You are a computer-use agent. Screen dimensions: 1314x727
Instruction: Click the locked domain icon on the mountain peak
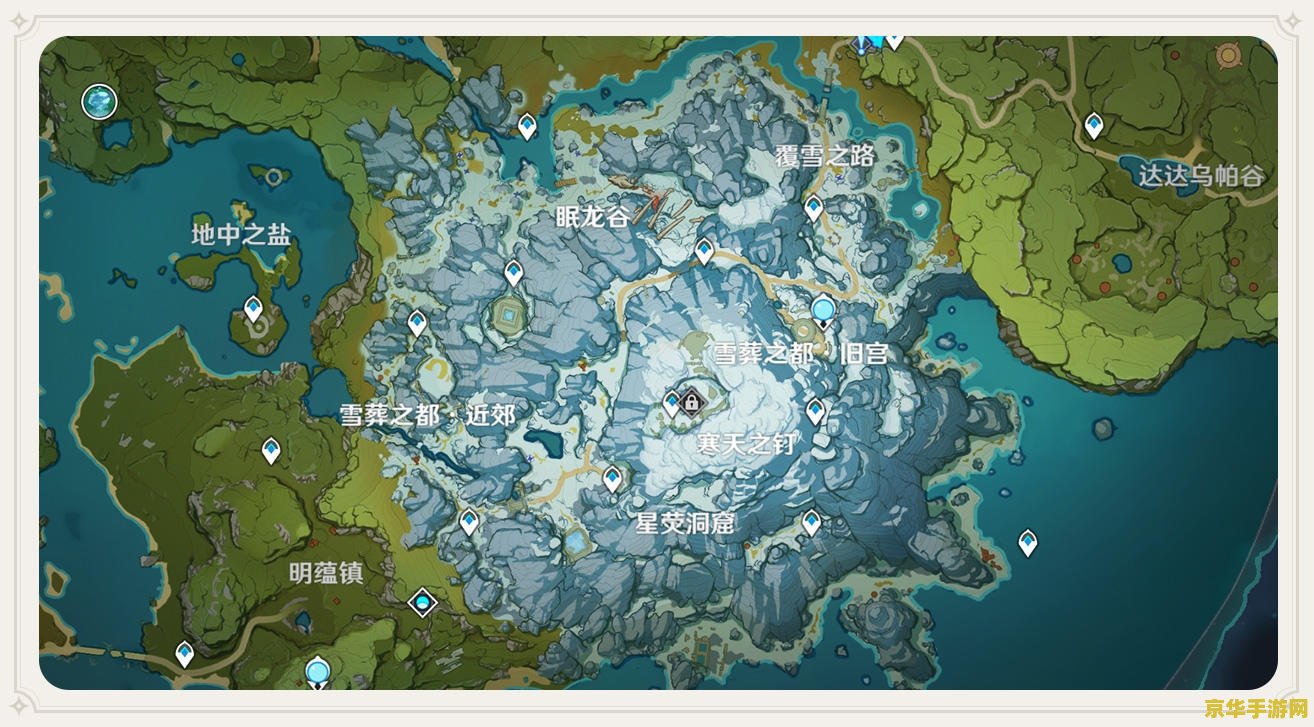(x=690, y=400)
